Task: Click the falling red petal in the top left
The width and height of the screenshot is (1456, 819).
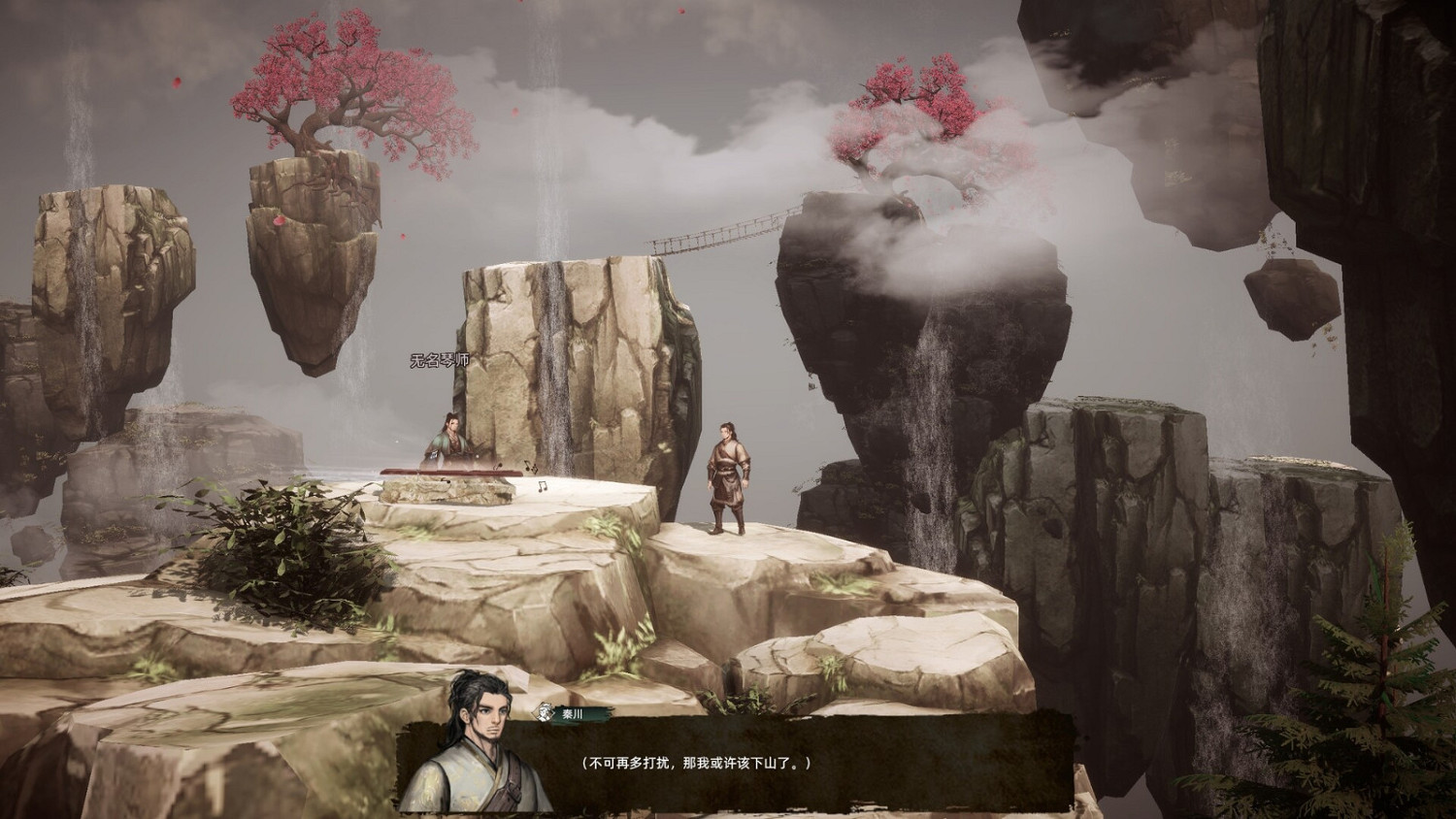Action: [177, 81]
